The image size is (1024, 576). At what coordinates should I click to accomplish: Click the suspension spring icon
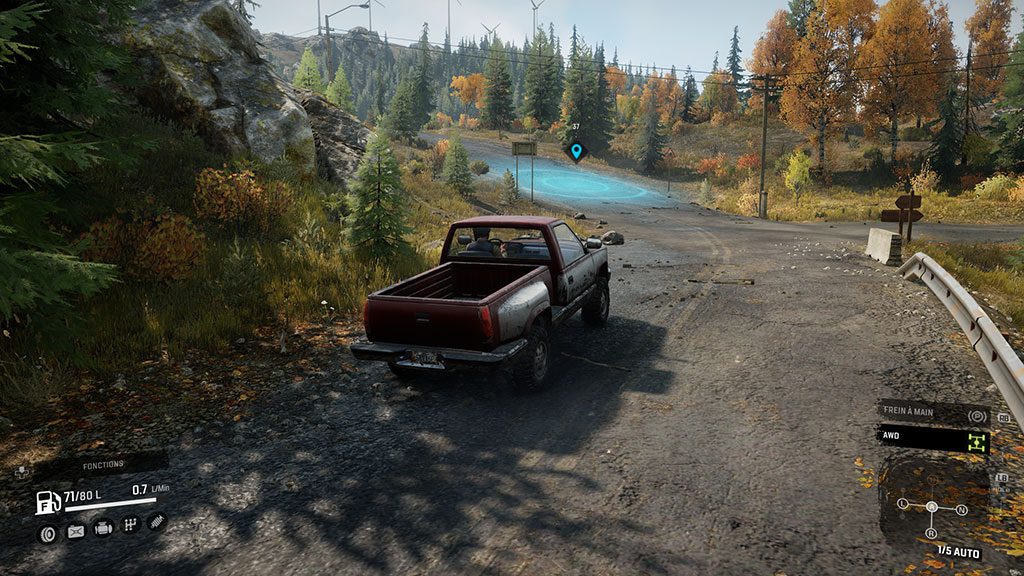[x=157, y=521]
